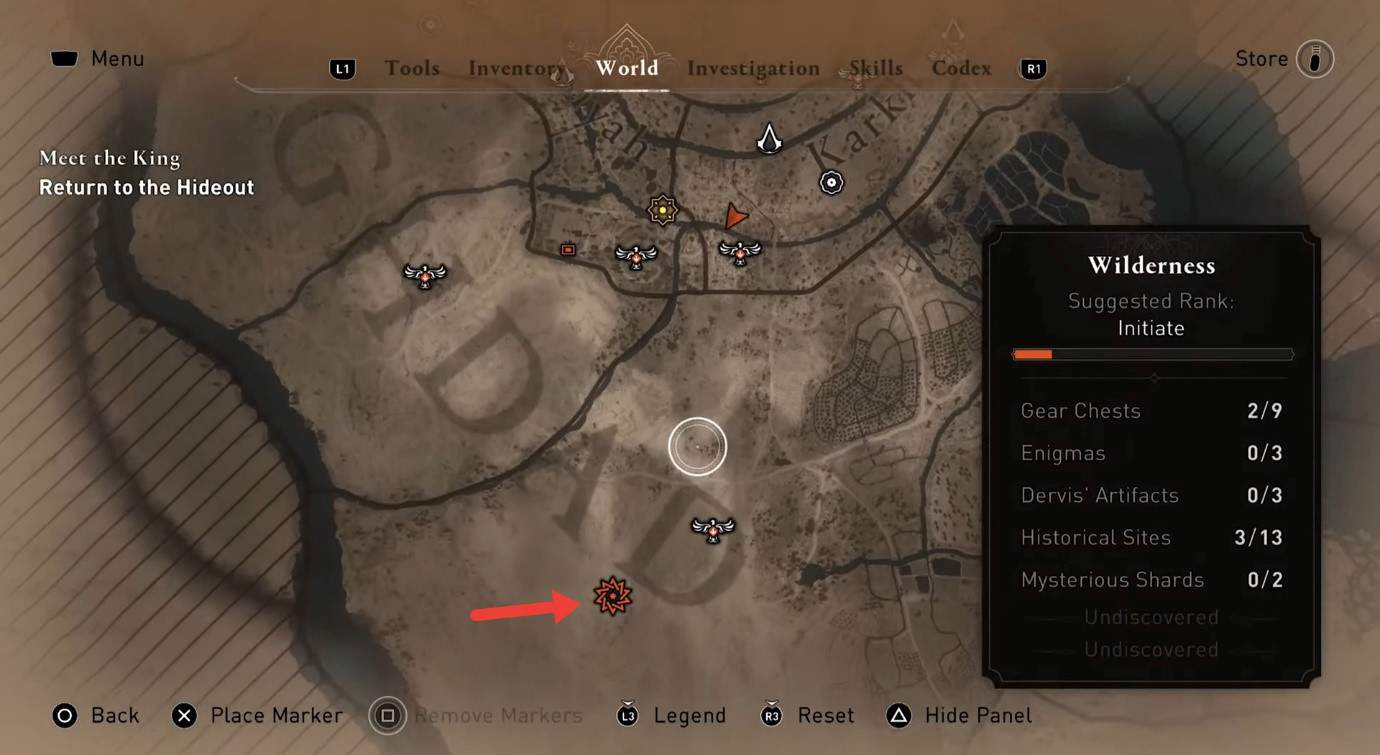1380x755 pixels.
Task: Choose the eagle viewpoint nearest the red spiky marker
Action: pyautogui.click(x=713, y=528)
